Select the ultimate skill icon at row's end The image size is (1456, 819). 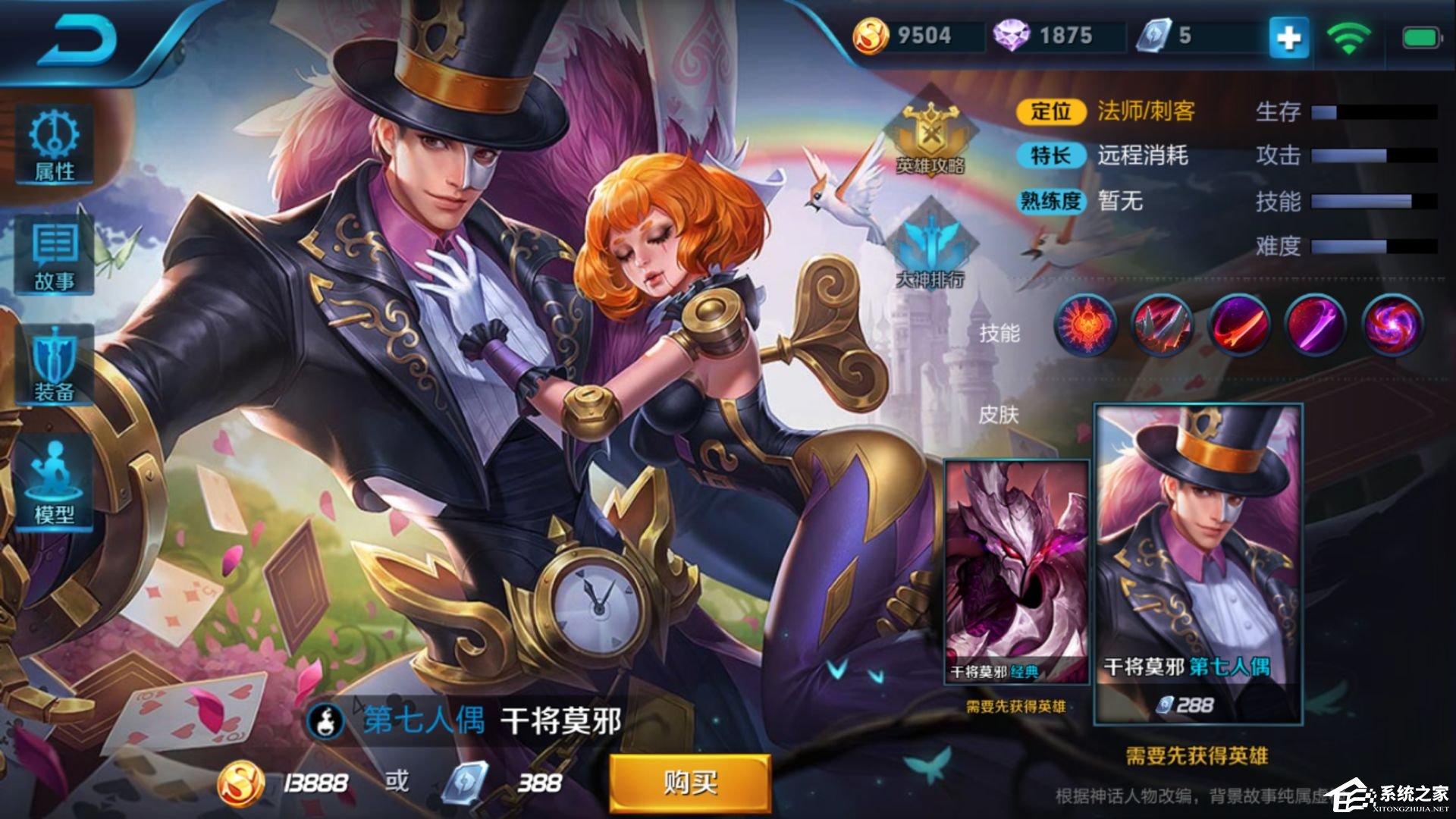tap(1394, 326)
